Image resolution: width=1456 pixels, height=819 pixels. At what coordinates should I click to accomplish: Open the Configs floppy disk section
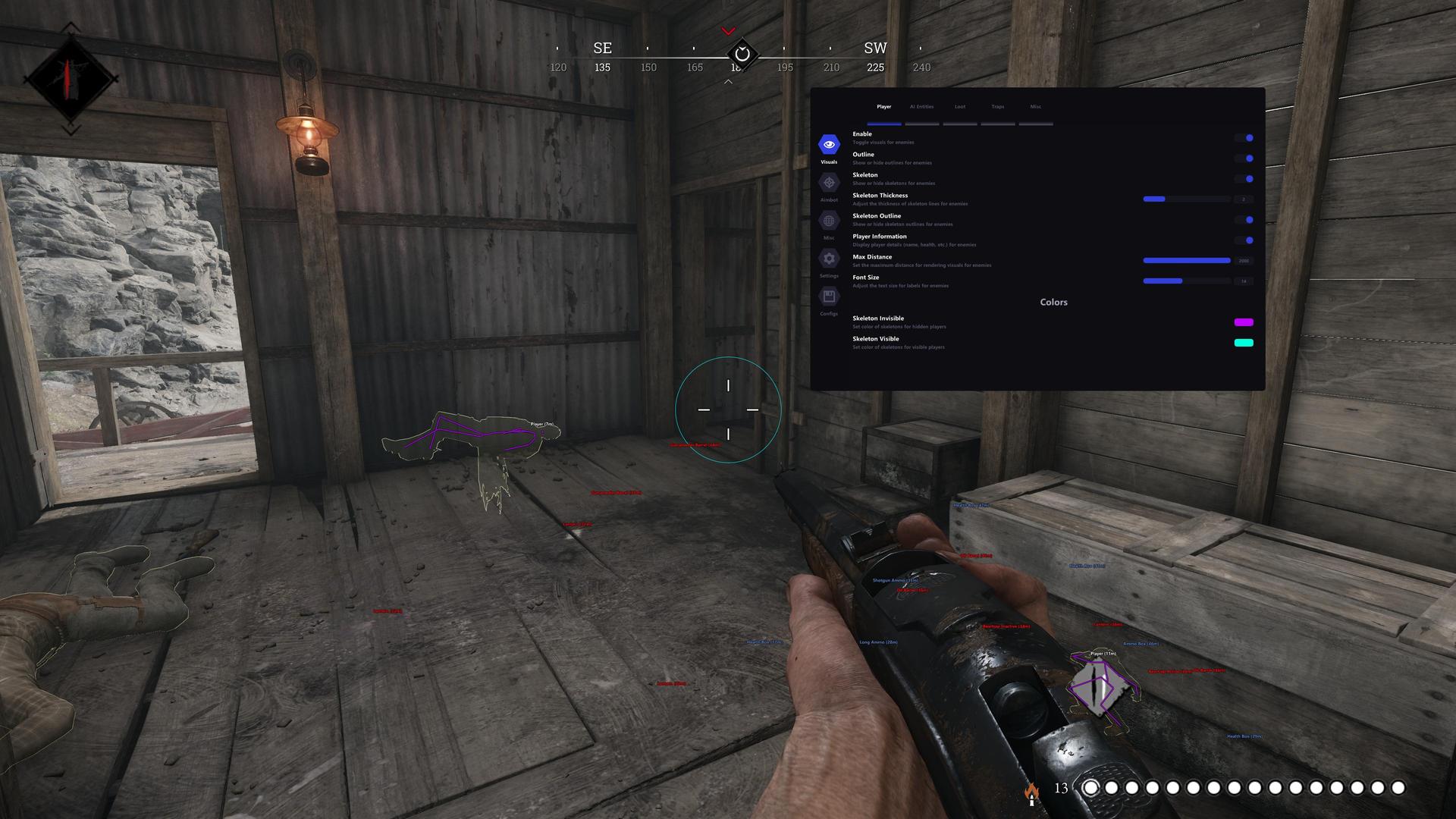pyautogui.click(x=829, y=297)
